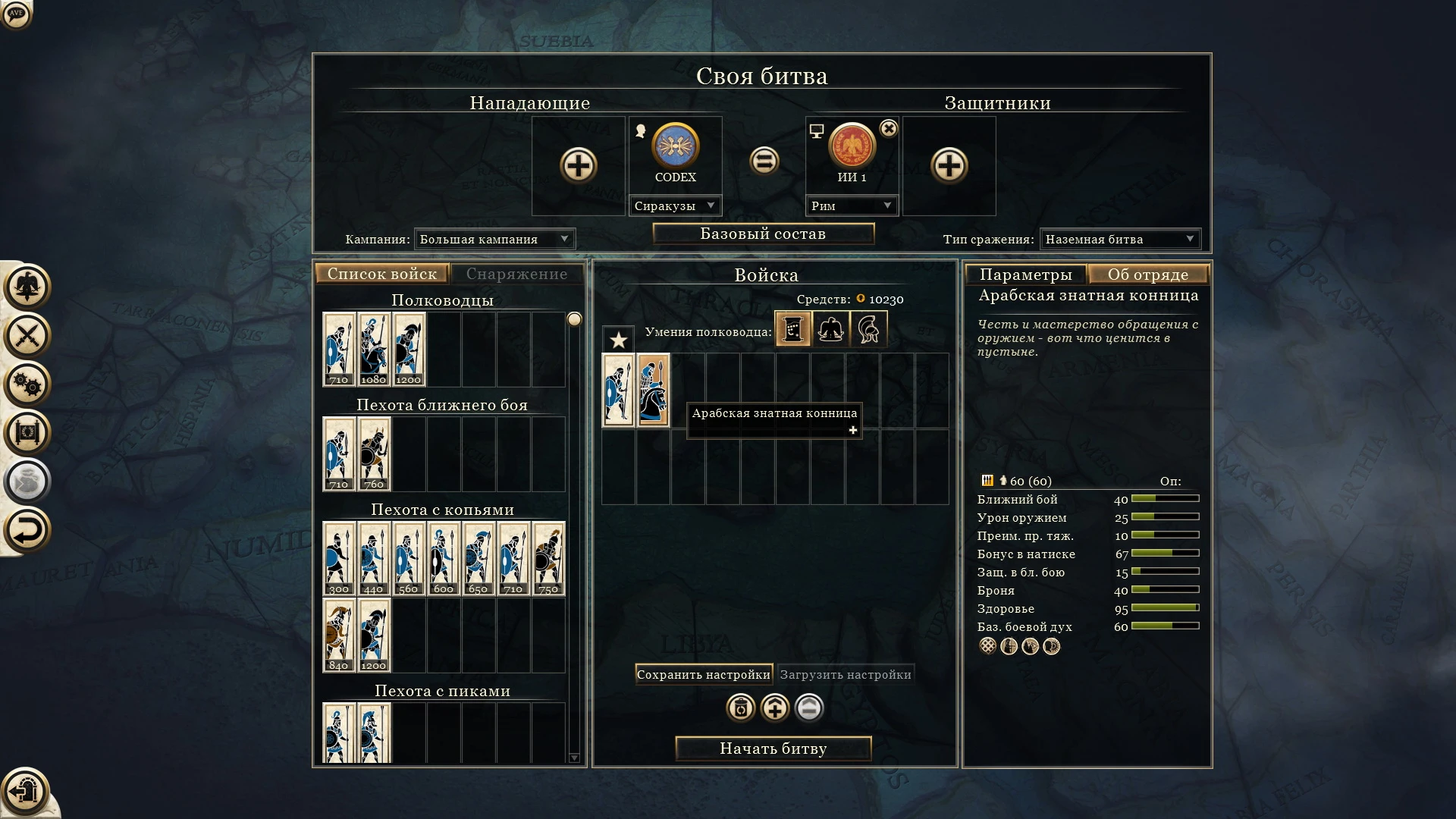Select the eagle ability icon for the general
The height and width of the screenshot is (819, 1456).
point(830,329)
